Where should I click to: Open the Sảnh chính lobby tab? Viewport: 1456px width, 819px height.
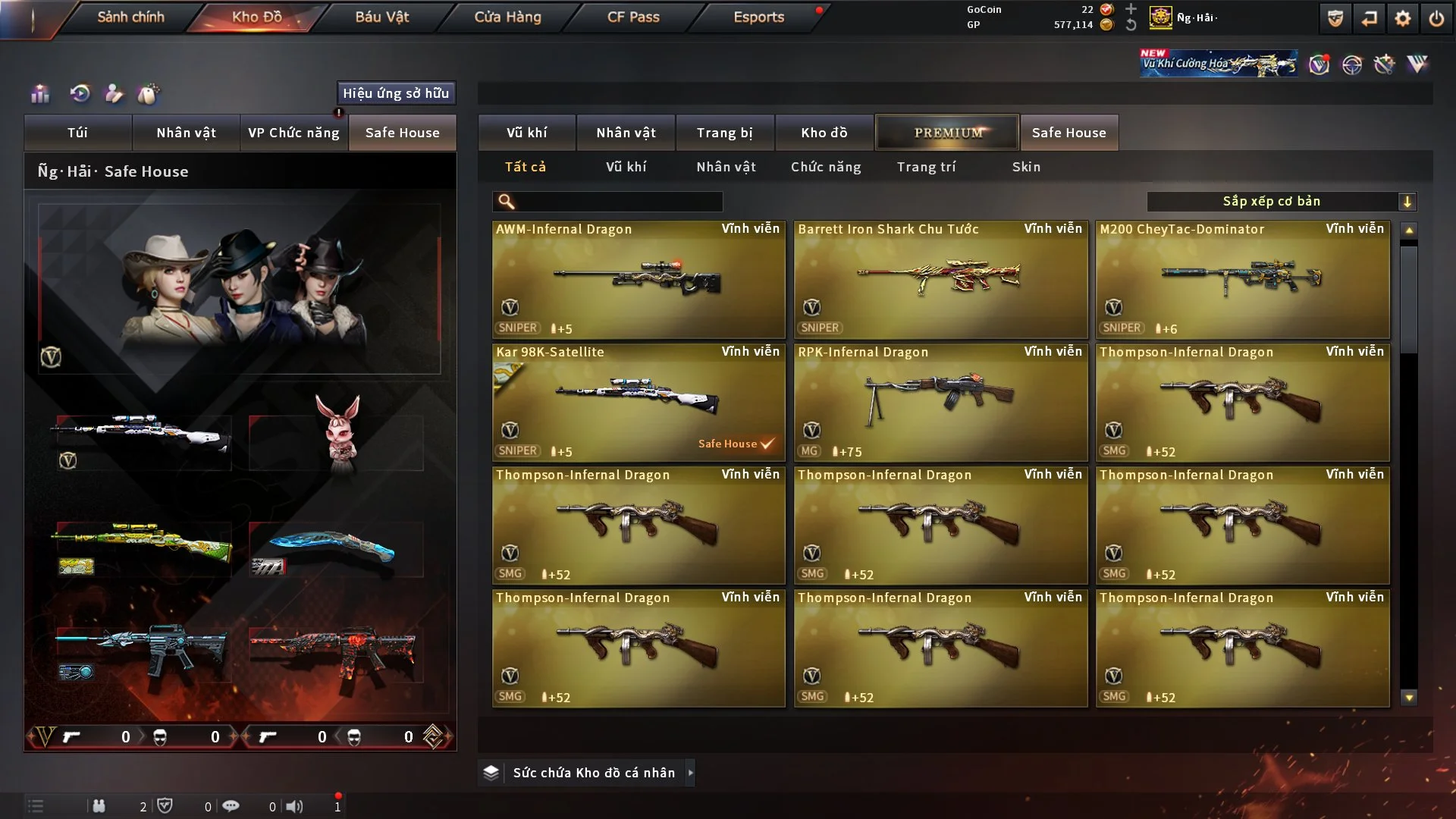(130, 17)
